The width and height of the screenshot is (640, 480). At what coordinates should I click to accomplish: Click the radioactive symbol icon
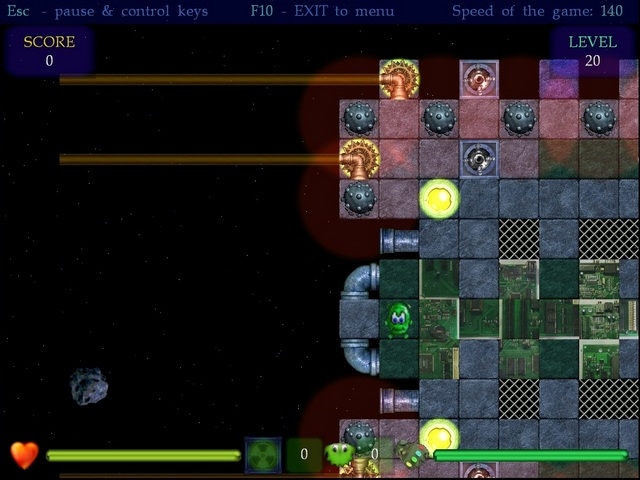point(263,455)
